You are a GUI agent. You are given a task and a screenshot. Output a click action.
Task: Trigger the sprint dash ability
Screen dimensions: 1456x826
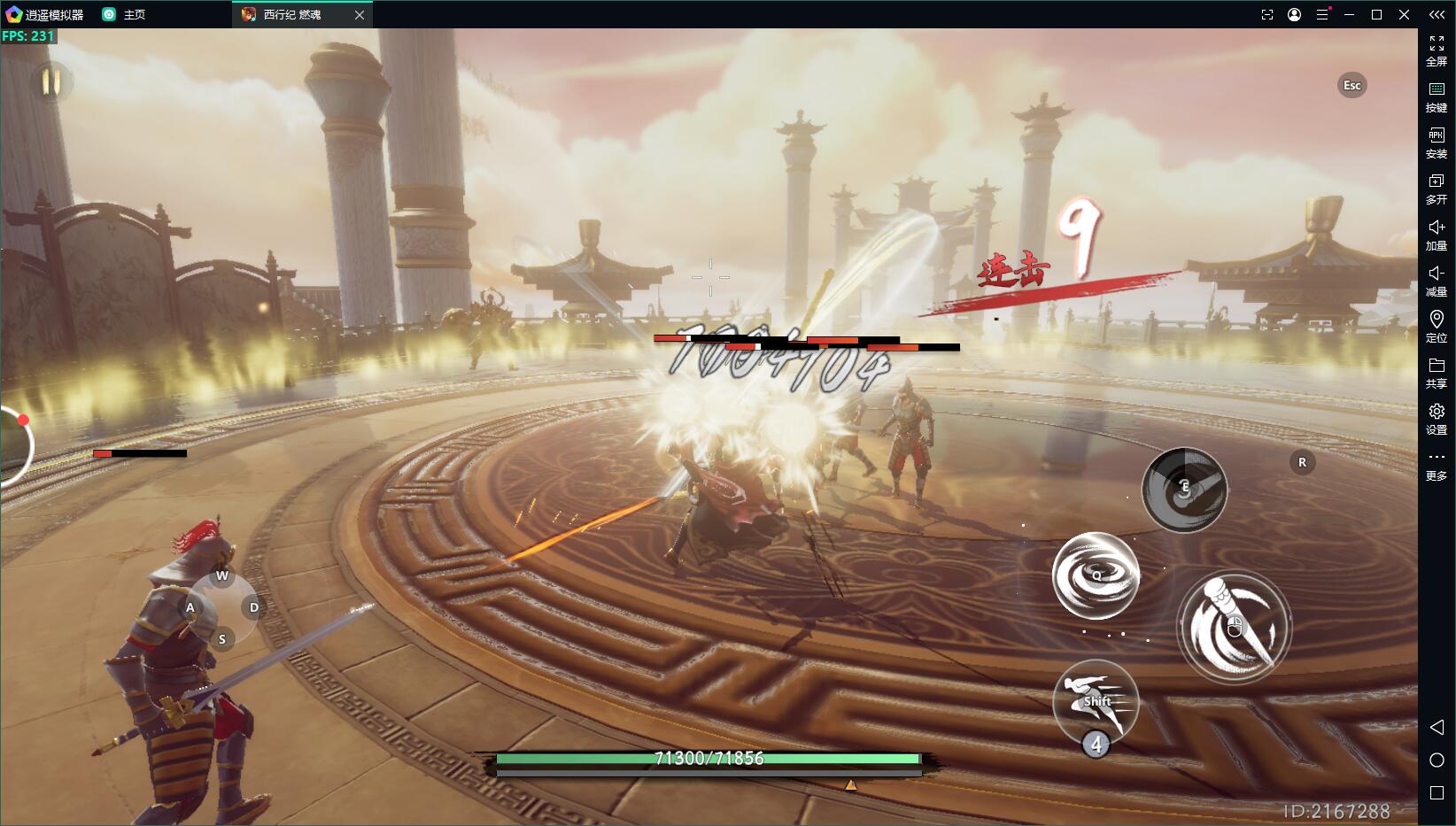(x=1096, y=702)
